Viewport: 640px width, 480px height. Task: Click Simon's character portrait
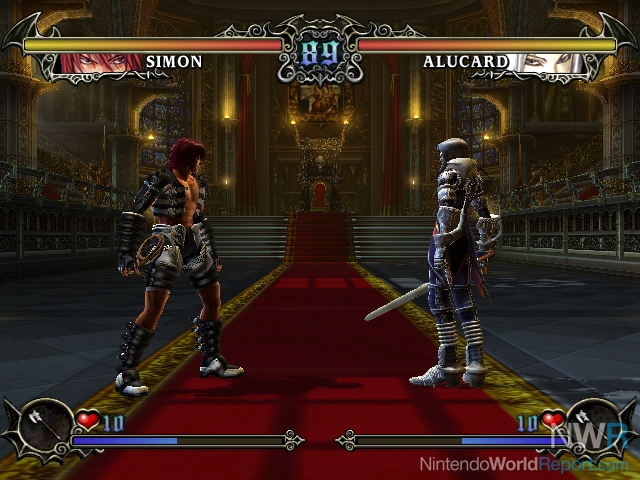tap(100, 62)
